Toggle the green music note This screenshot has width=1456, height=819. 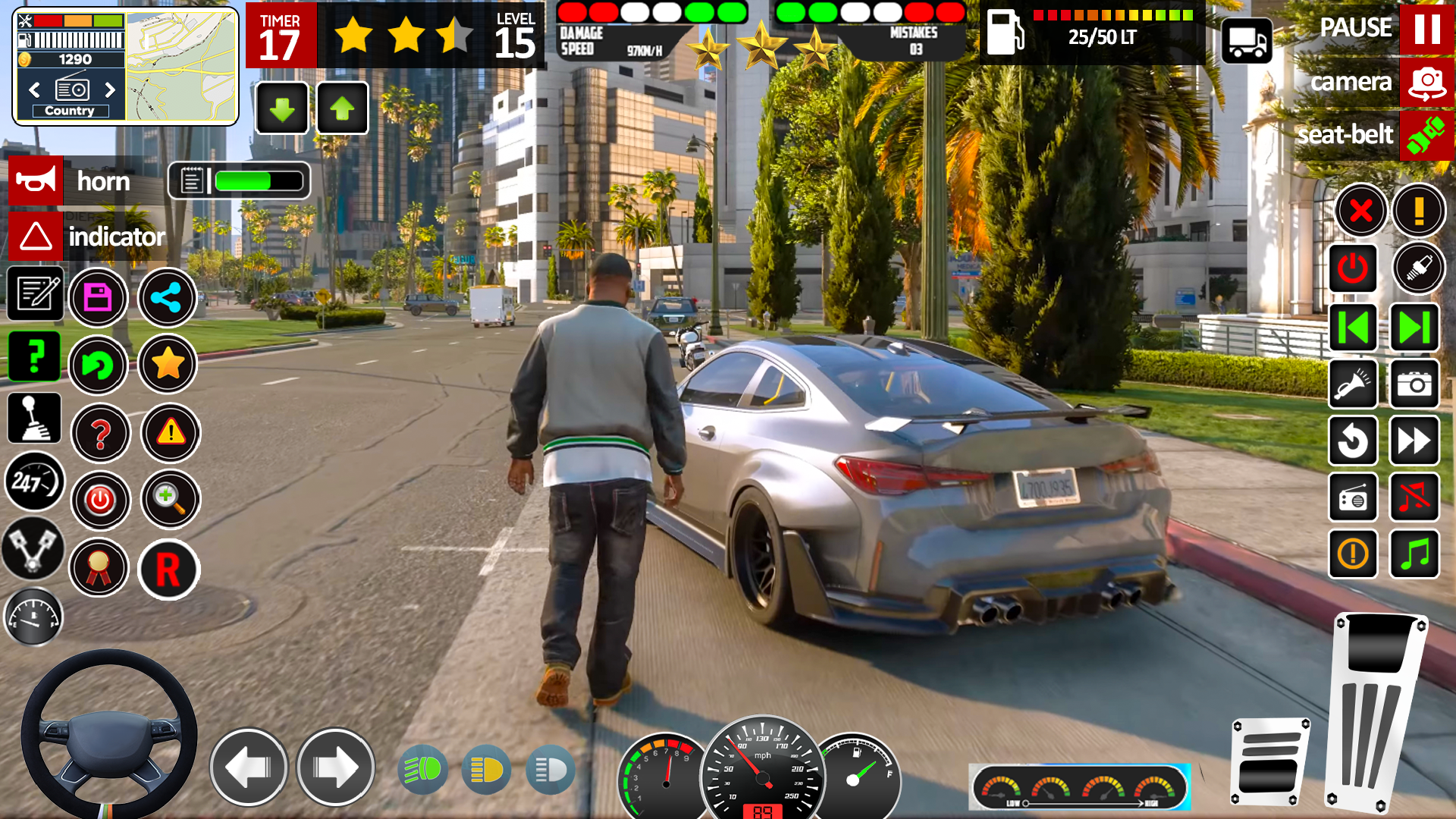click(x=1414, y=554)
